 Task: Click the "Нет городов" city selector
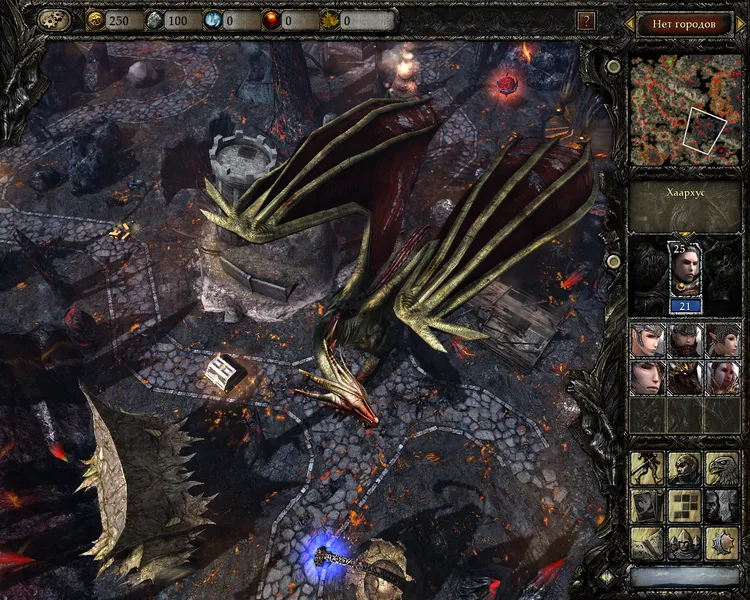685,23
